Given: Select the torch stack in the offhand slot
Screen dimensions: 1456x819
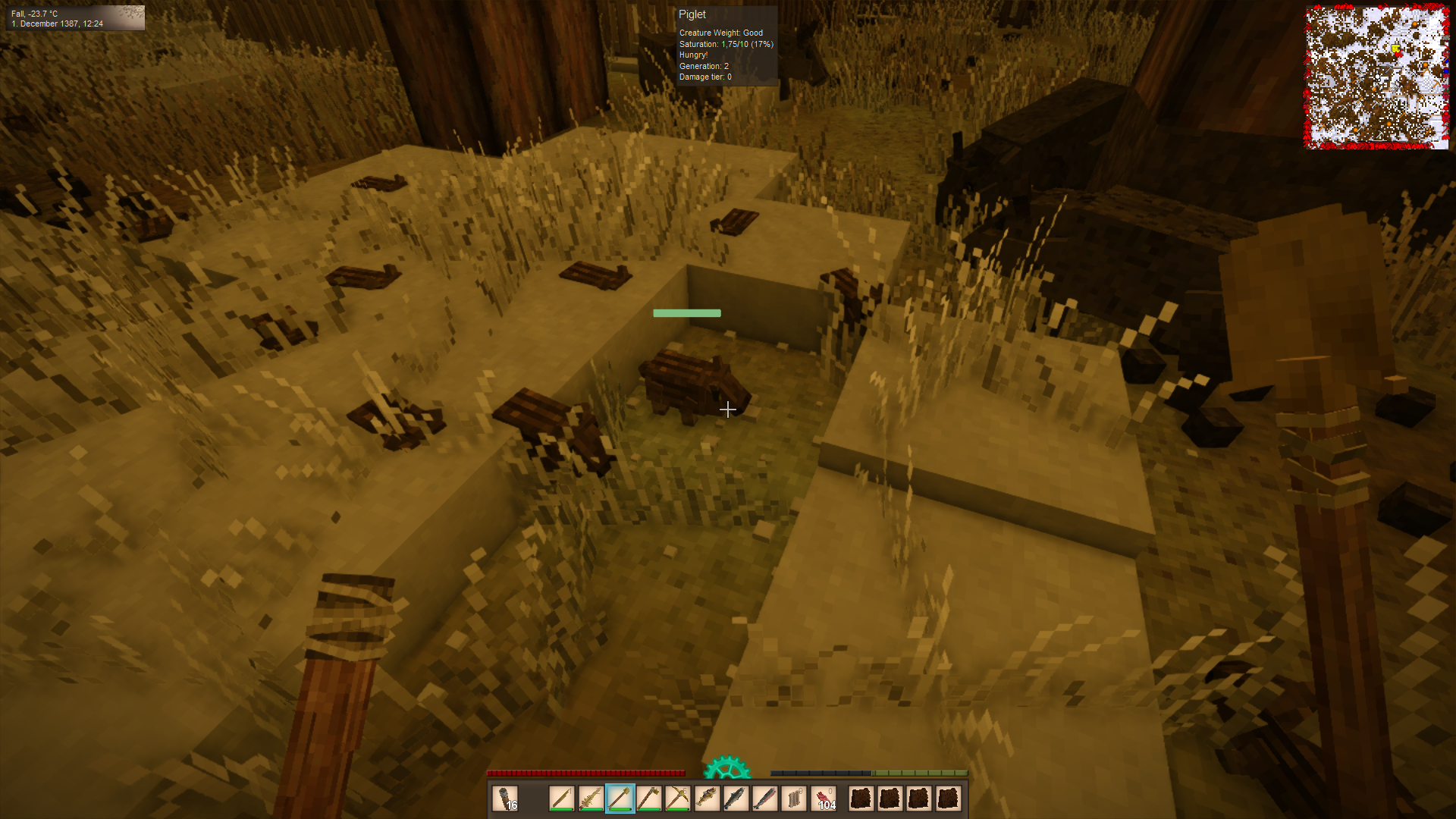Looking at the screenshot, I should tap(505, 799).
